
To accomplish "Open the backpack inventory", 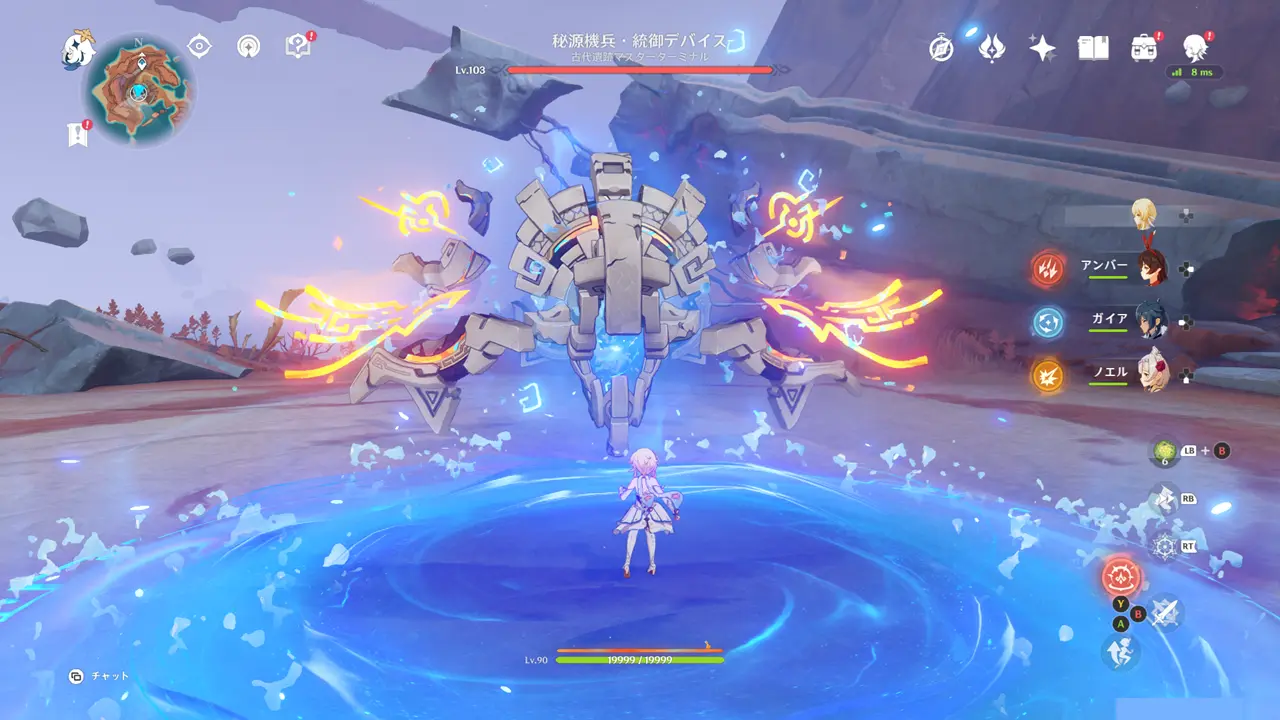I will click(x=1144, y=48).
